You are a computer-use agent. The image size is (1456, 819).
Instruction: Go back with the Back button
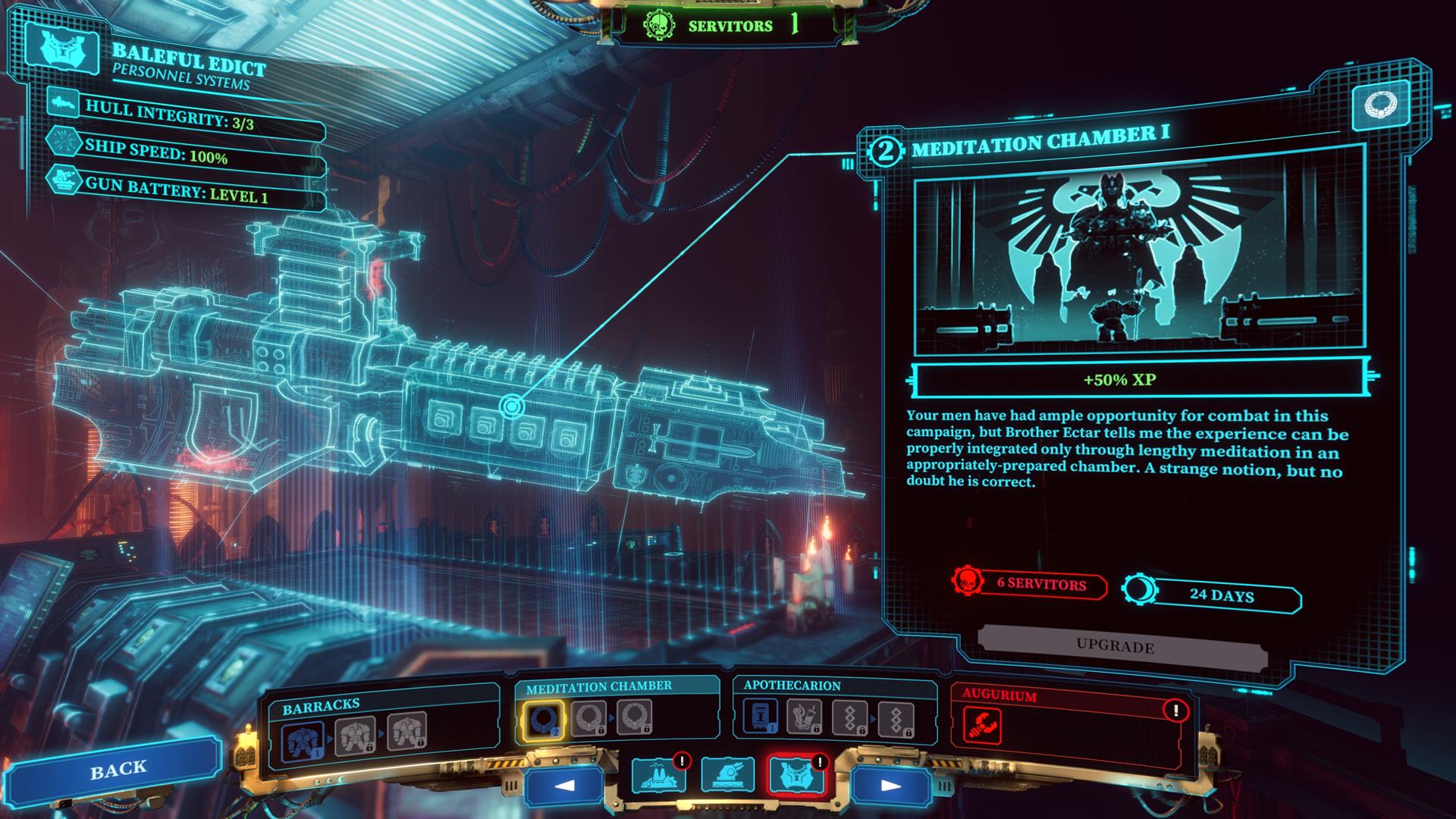[x=118, y=769]
